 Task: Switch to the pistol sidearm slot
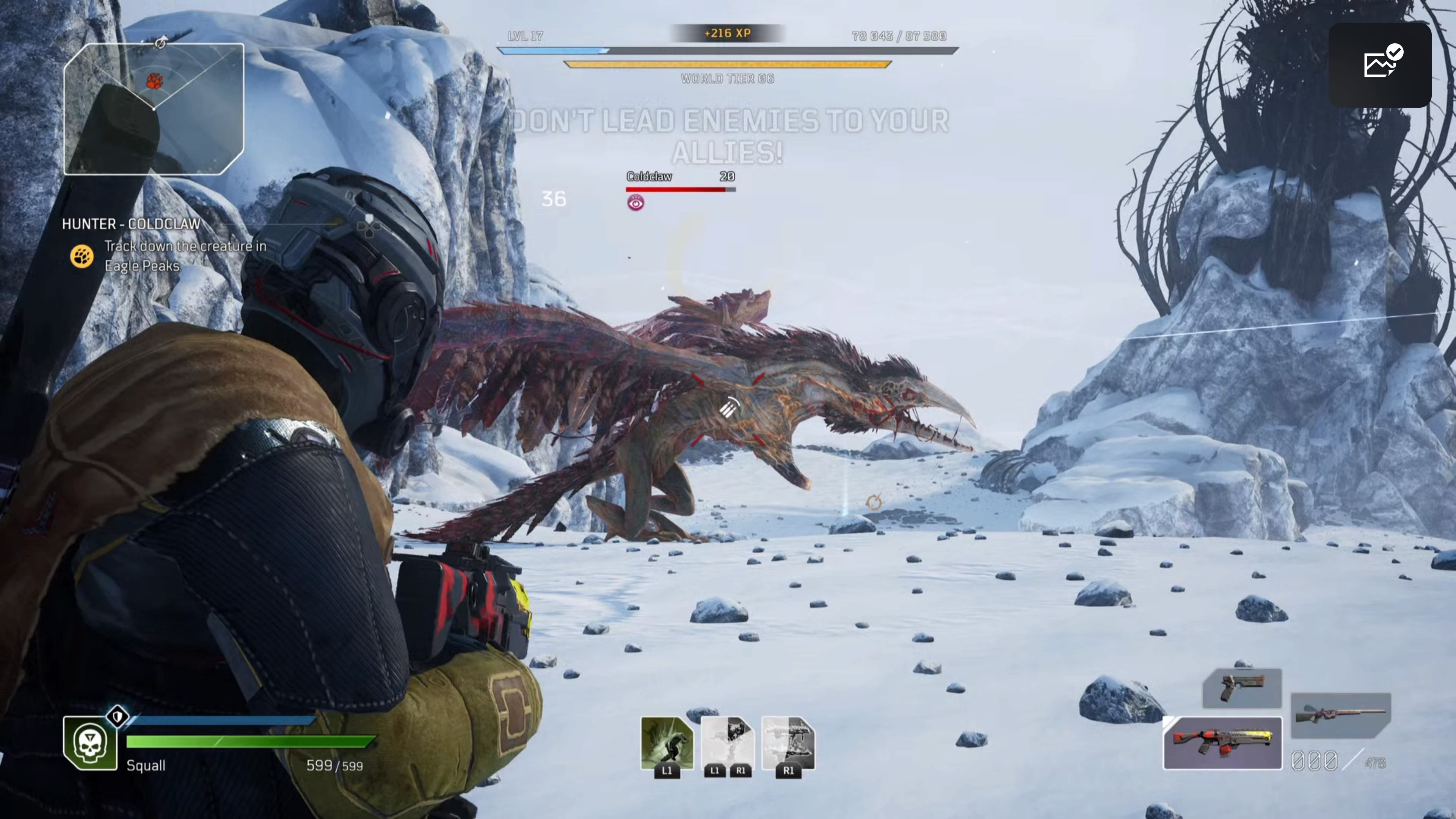pyautogui.click(x=1242, y=688)
